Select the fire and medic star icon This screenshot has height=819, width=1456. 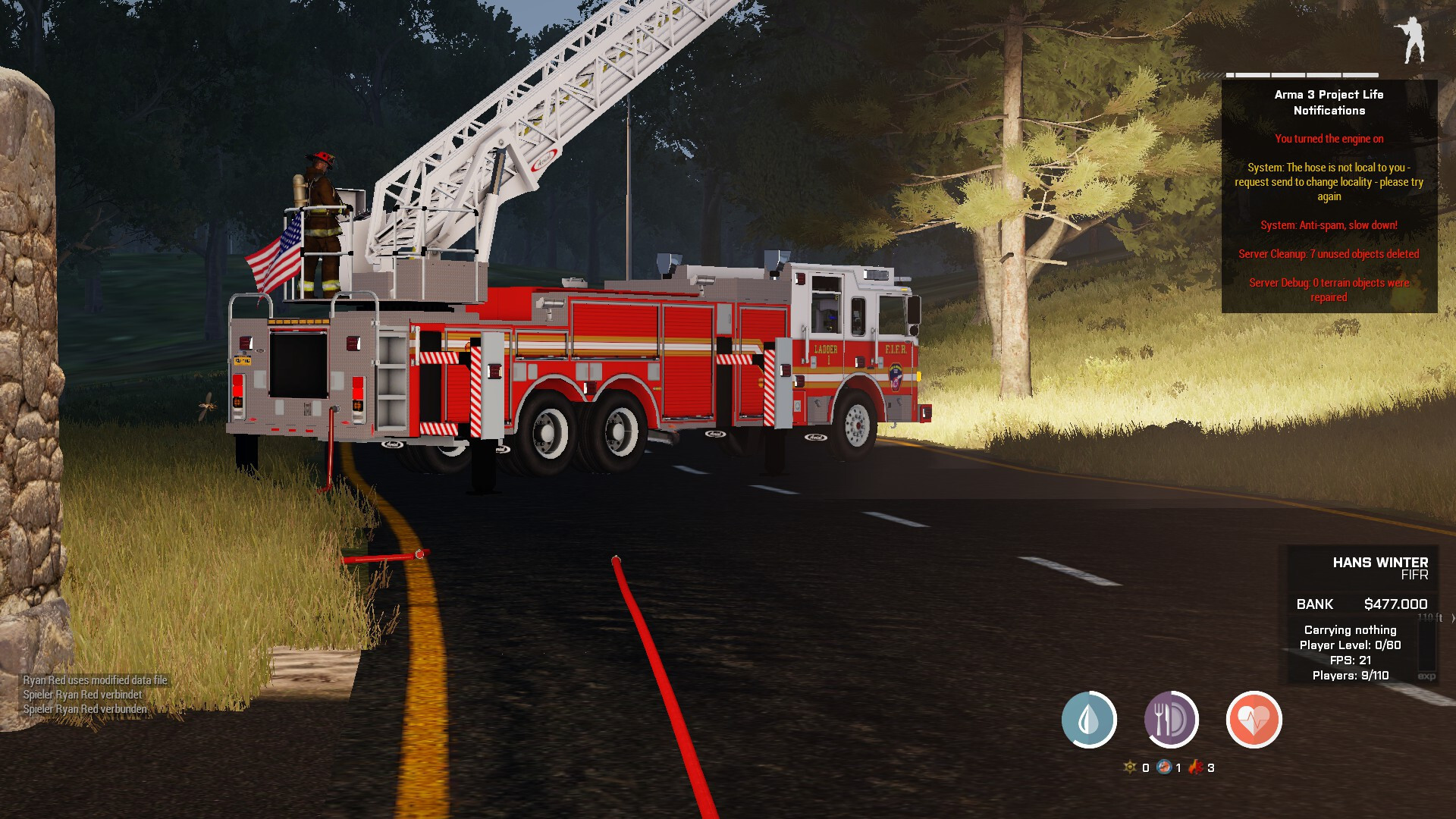pyautogui.click(x=1197, y=767)
